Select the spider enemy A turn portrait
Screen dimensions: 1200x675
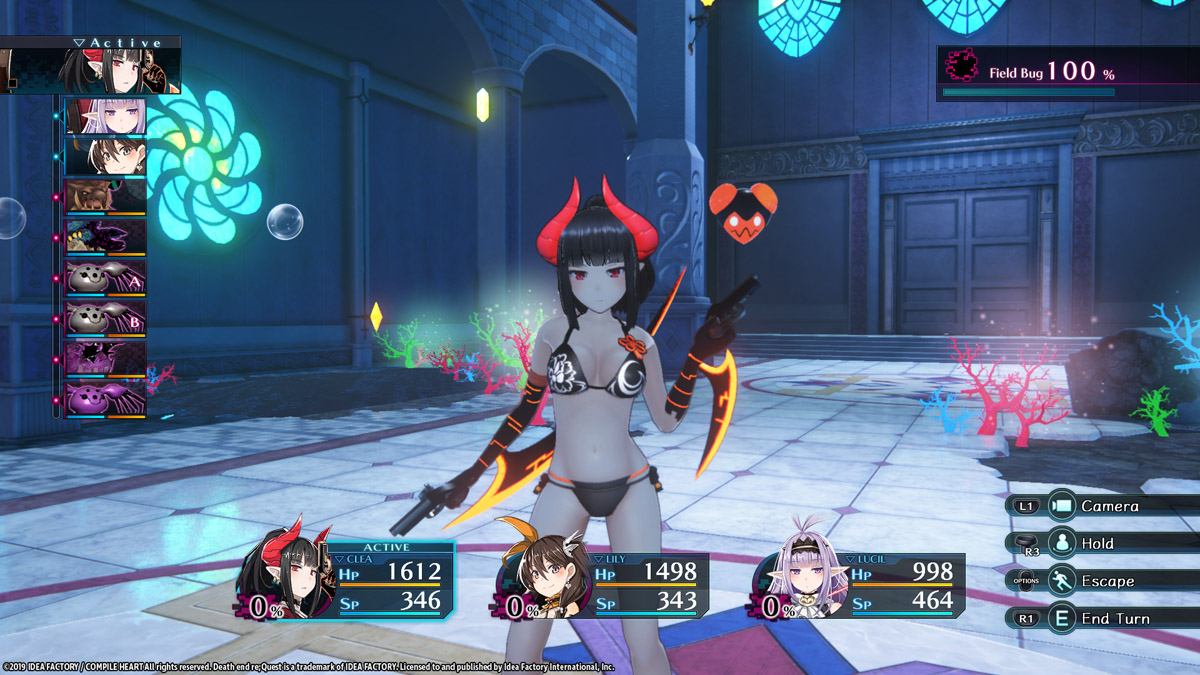(x=105, y=278)
